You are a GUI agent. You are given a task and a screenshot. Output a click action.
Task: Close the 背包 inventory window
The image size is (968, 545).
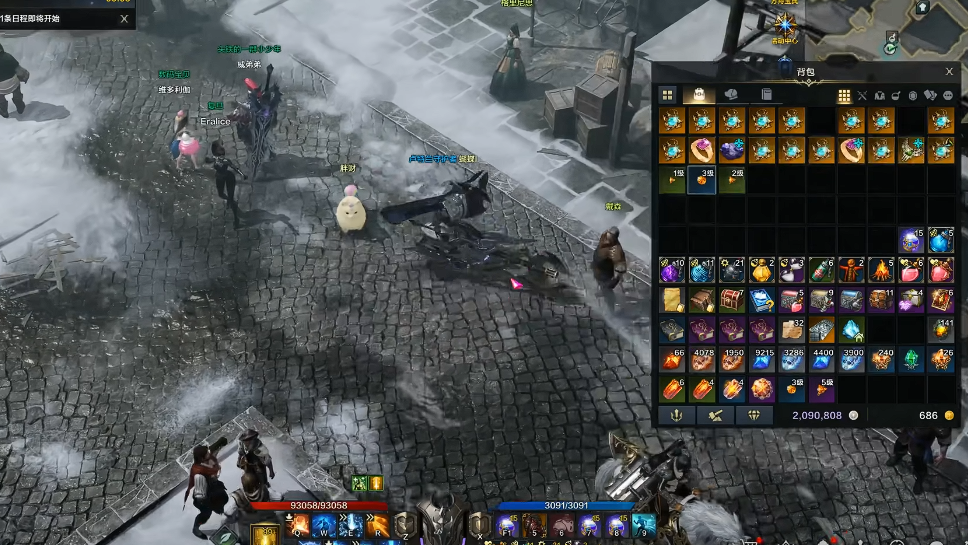tap(949, 72)
